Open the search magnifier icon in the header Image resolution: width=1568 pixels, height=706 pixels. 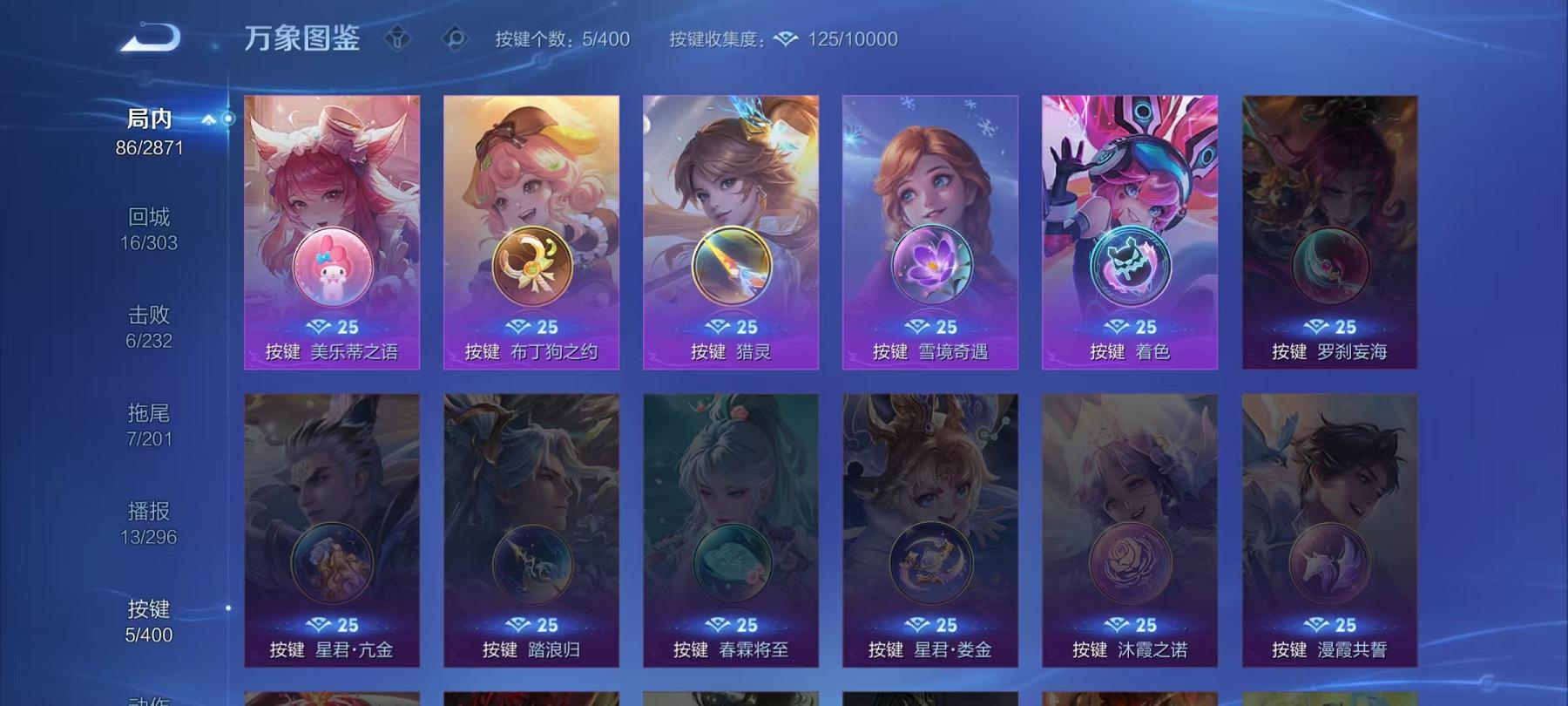tap(456, 38)
